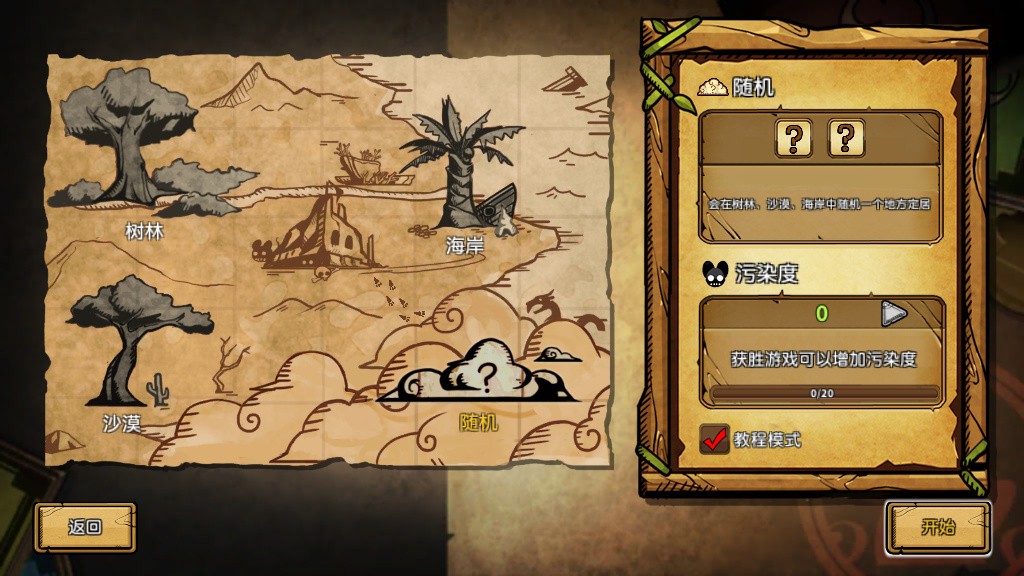
Task: Go back with the 返回 button
Action: click(85, 527)
